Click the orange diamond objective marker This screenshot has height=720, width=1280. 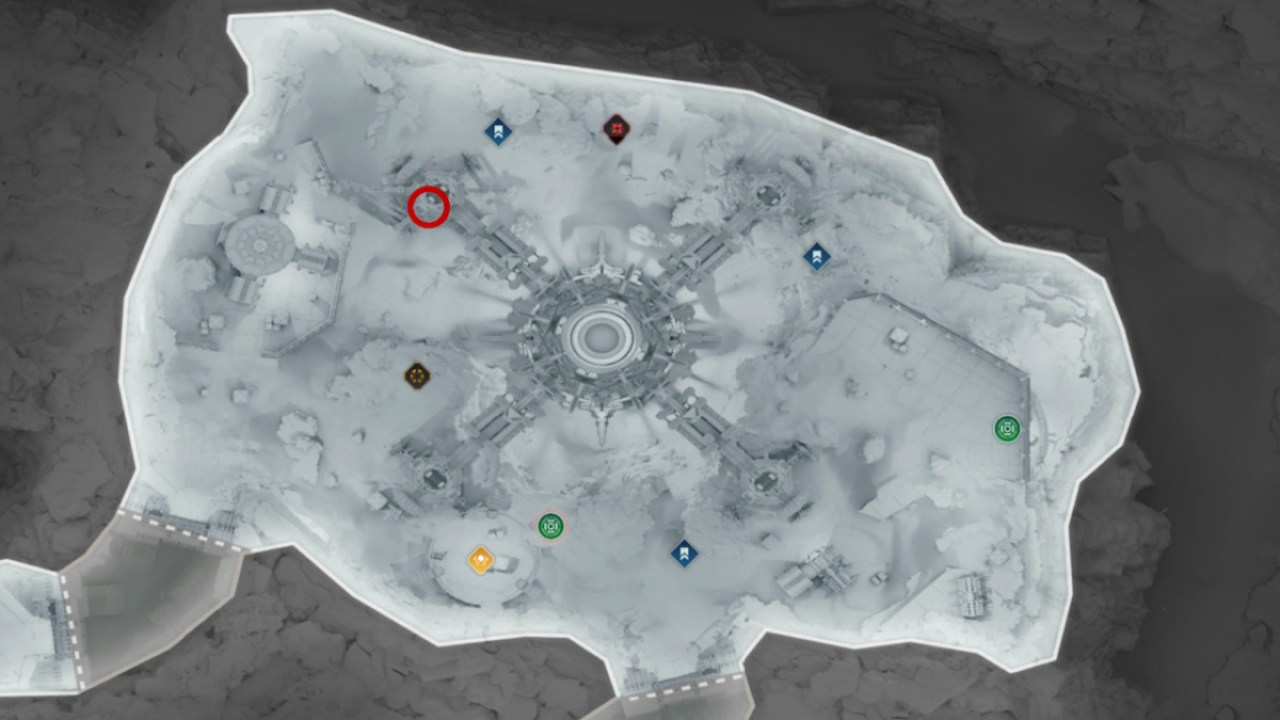pos(479,560)
